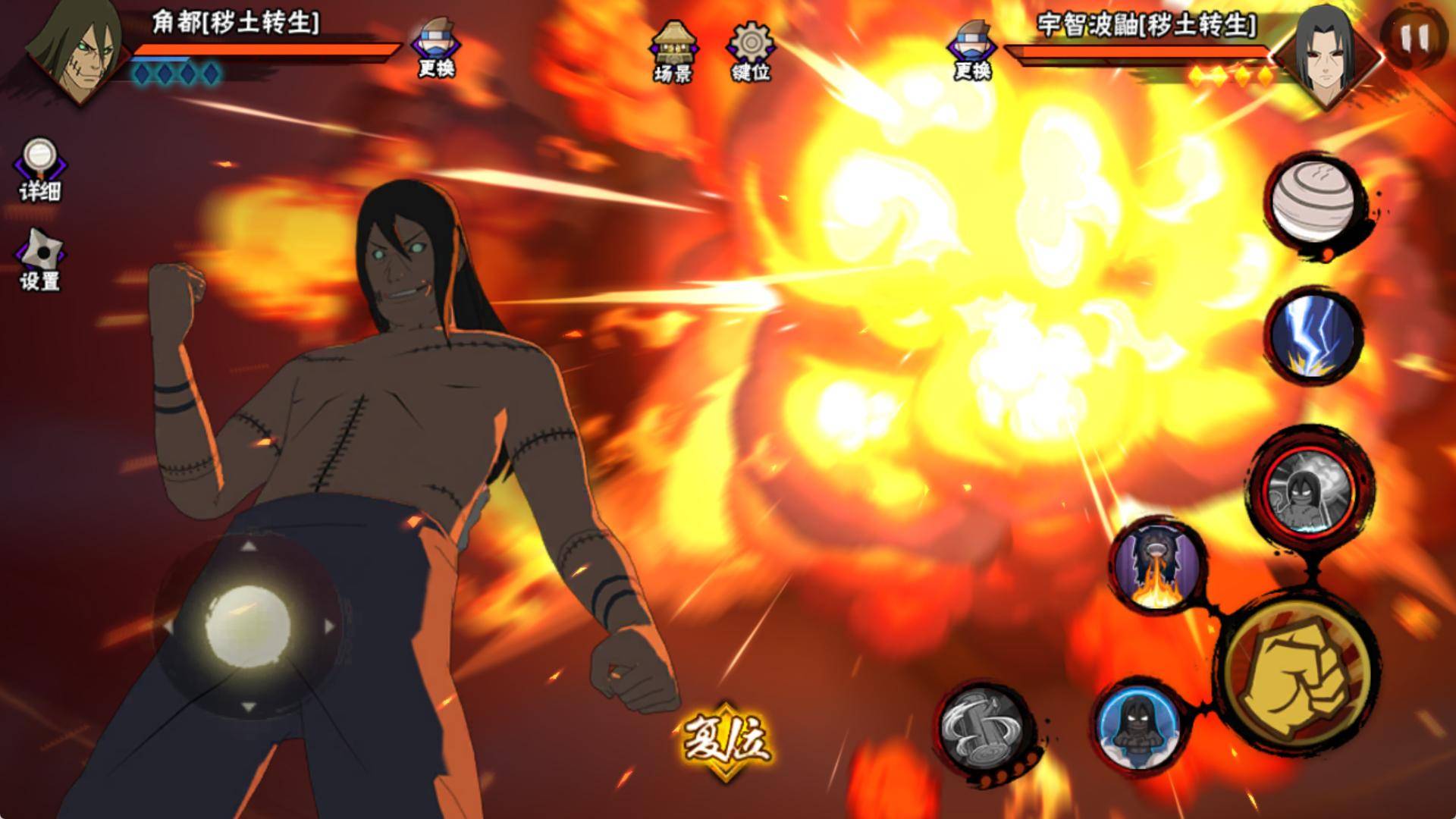Swap the Itachi opponent using 更换
The height and width of the screenshot is (819, 1456).
(972, 49)
